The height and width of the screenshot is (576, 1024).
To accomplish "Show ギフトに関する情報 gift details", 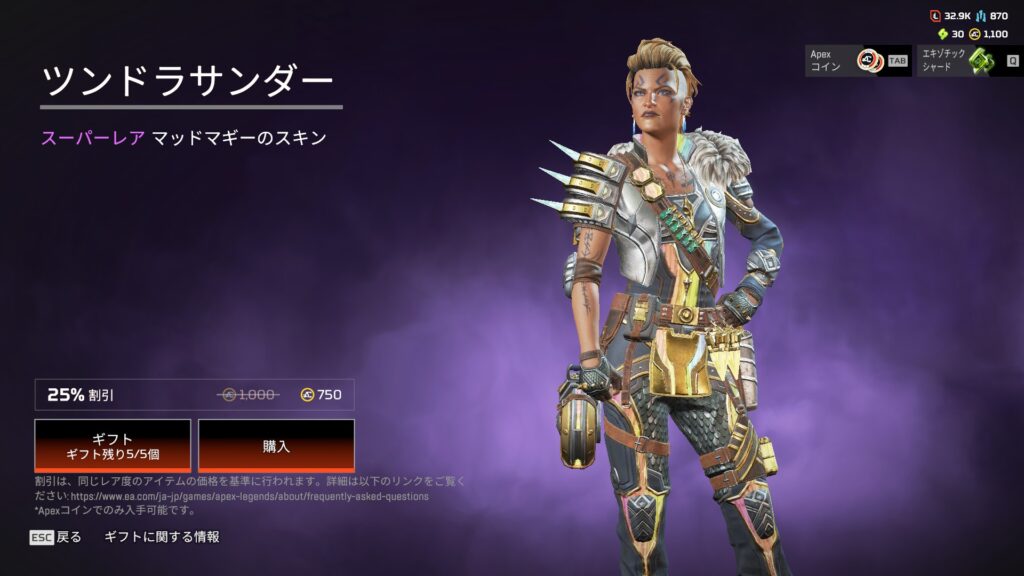I will 162,537.
